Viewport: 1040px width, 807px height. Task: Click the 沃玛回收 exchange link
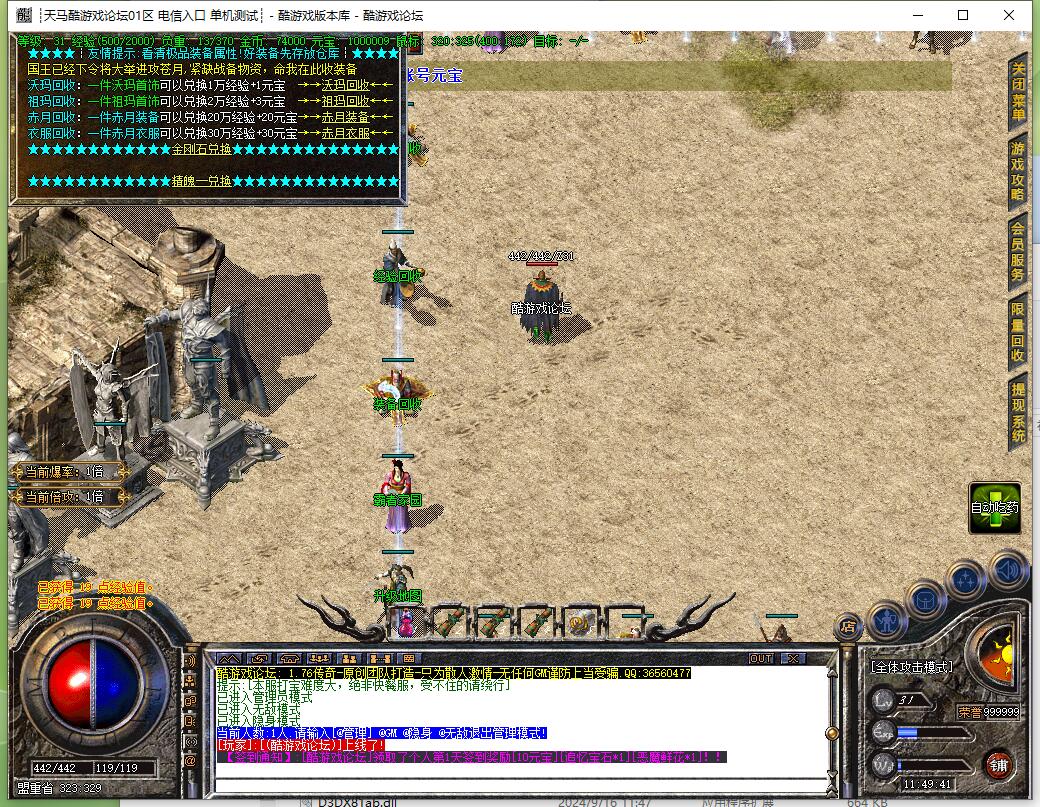pos(345,86)
